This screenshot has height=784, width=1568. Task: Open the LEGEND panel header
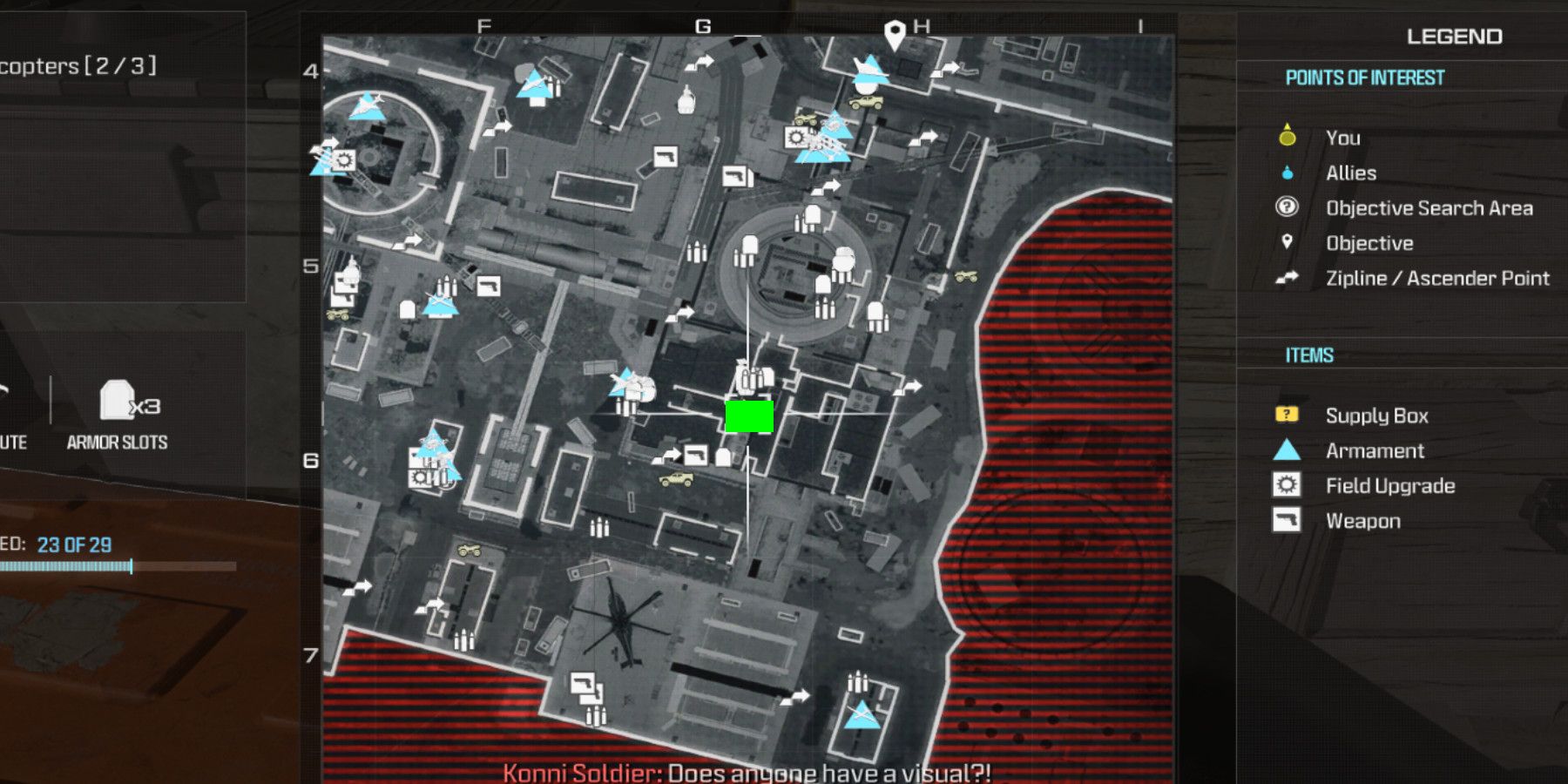pyautogui.click(x=1455, y=35)
